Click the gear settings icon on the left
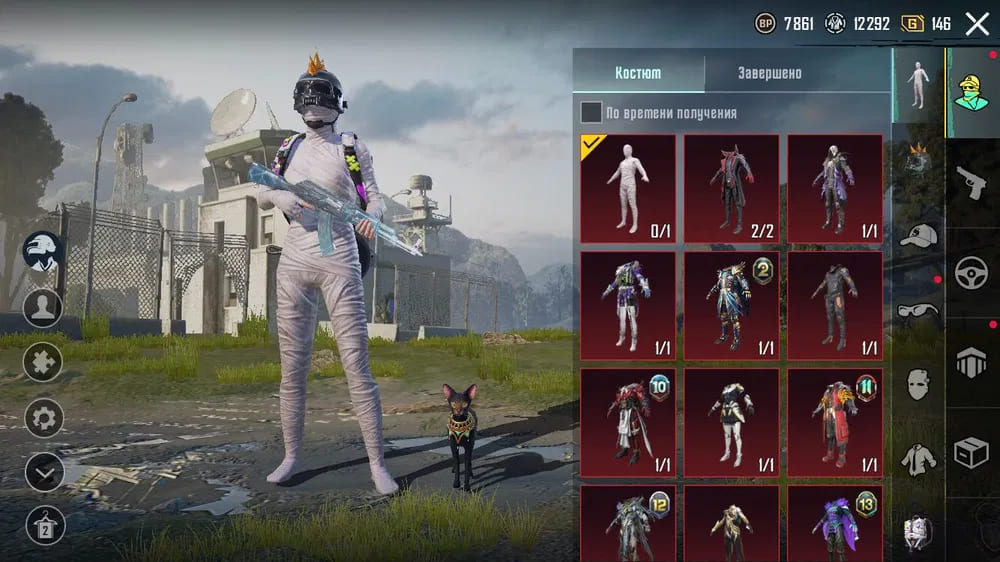The height and width of the screenshot is (562, 1000). (x=44, y=417)
